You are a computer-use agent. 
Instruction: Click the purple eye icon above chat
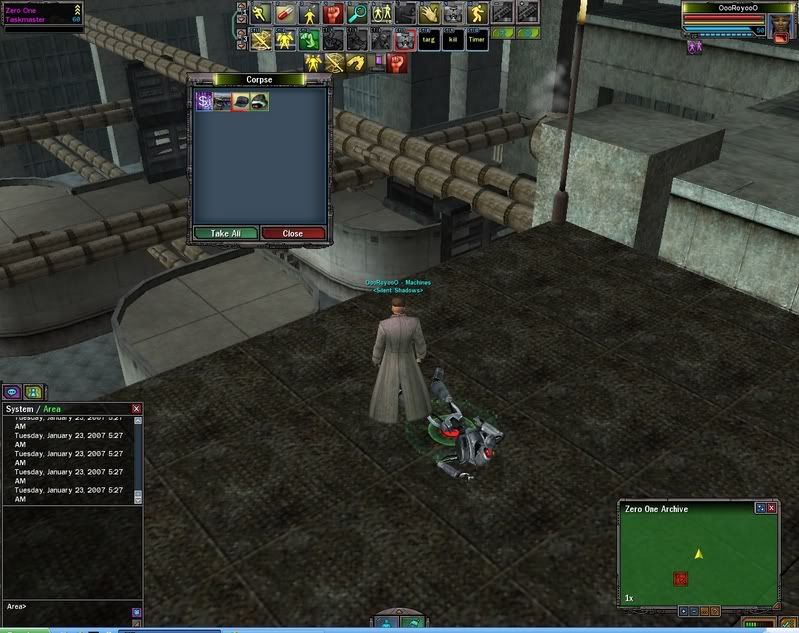(13, 392)
